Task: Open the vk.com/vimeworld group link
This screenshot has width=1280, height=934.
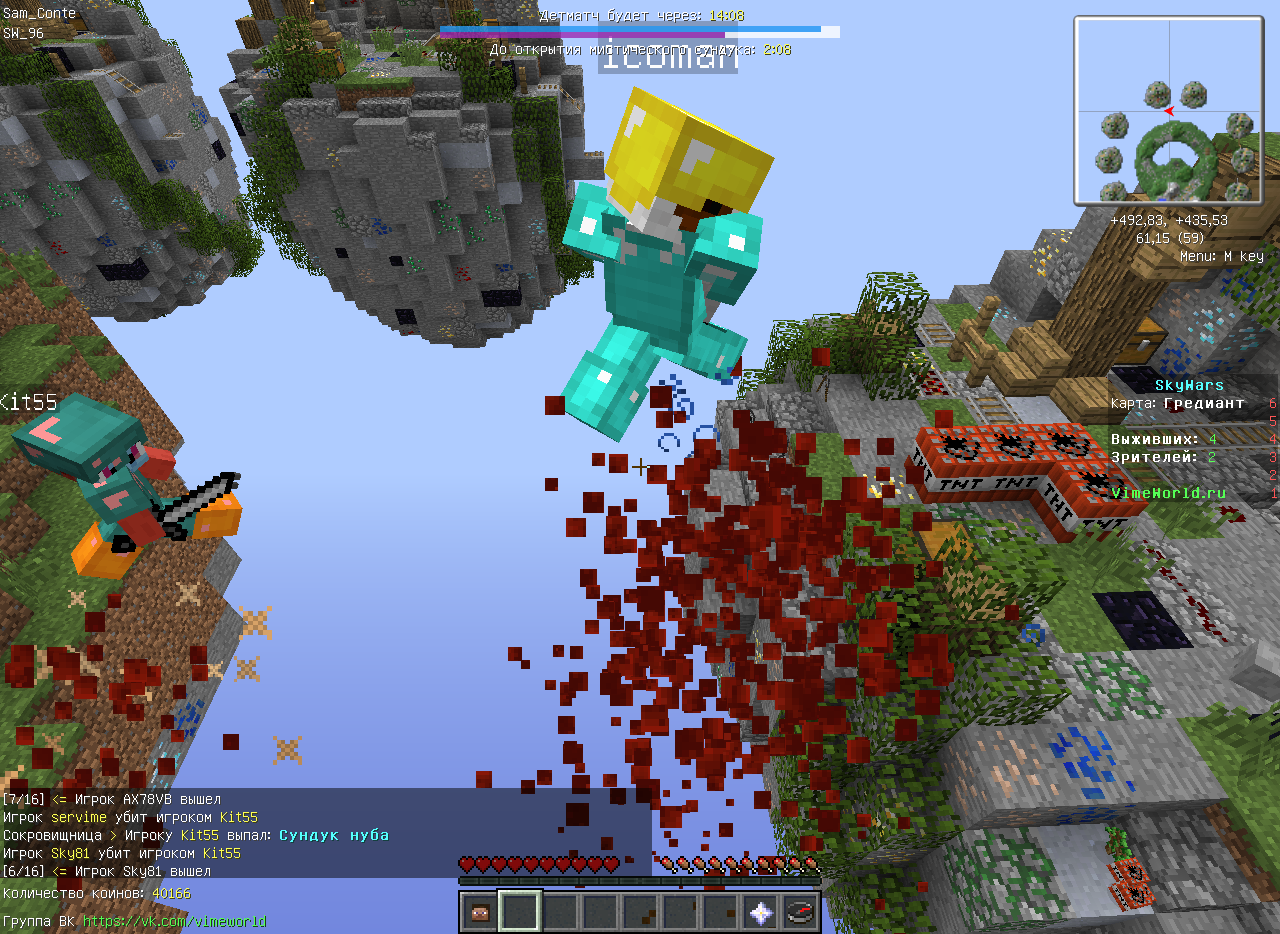Action: [174, 921]
